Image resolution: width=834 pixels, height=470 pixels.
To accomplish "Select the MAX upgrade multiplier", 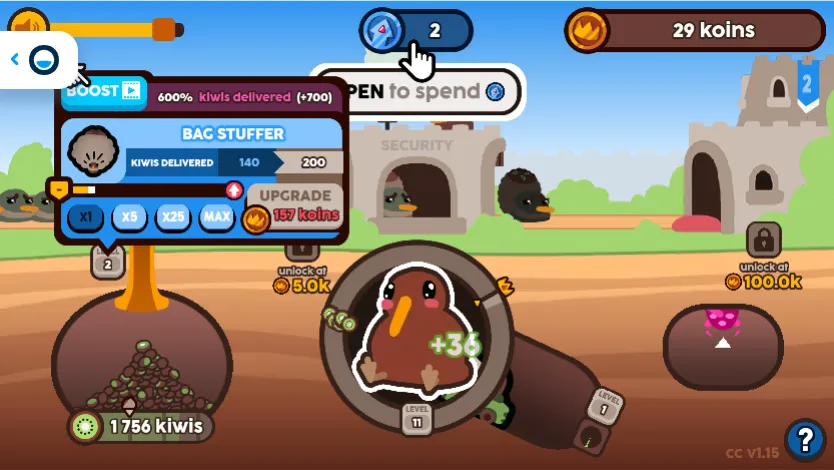I will pyautogui.click(x=217, y=216).
